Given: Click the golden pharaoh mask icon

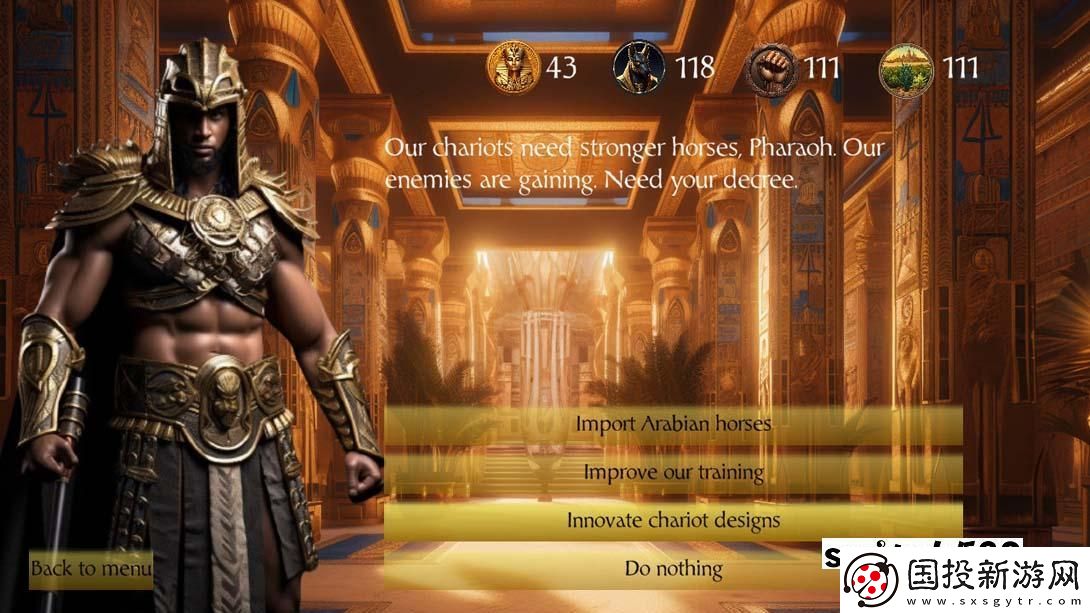Looking at the screenshot, I should [x=512, y=68].
